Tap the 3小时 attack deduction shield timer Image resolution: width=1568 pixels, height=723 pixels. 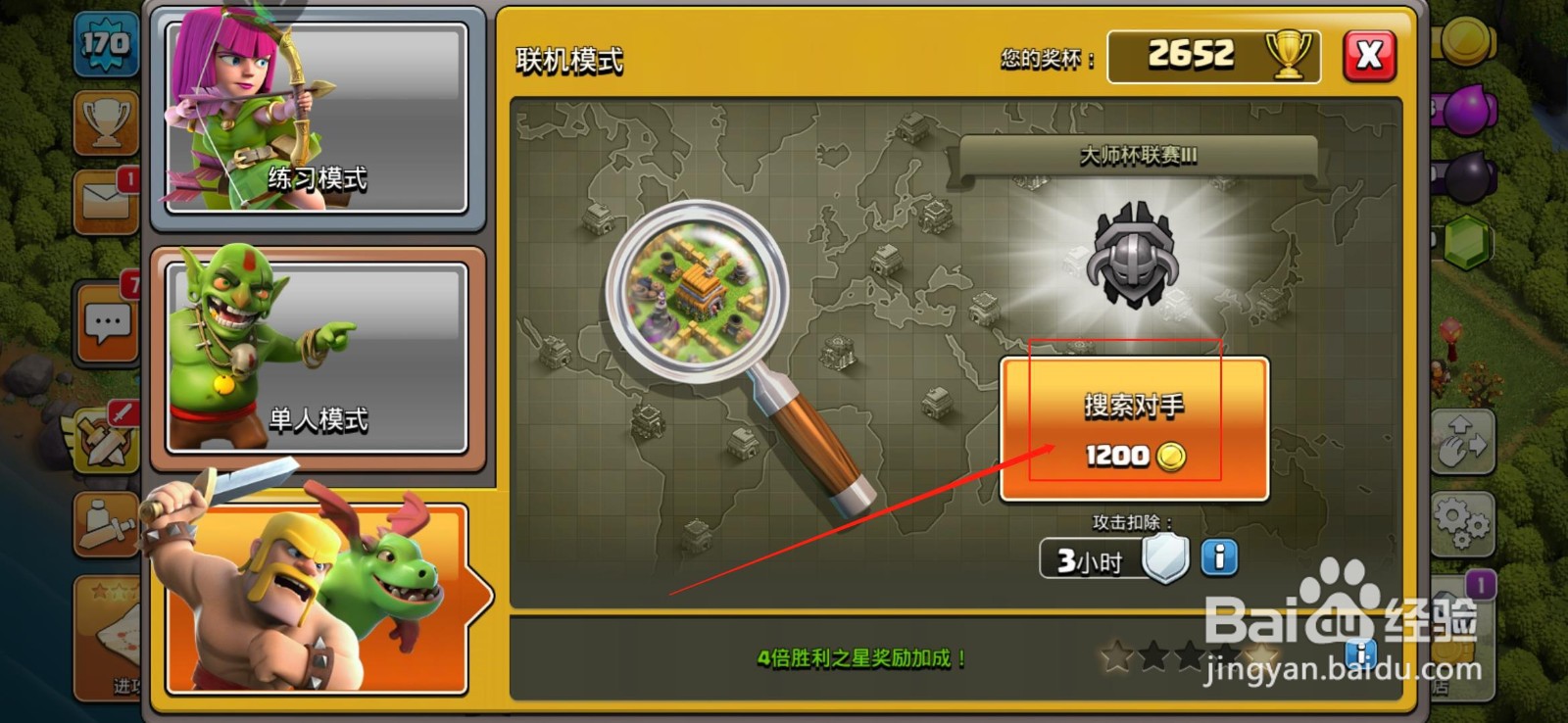pos(1088,560)
